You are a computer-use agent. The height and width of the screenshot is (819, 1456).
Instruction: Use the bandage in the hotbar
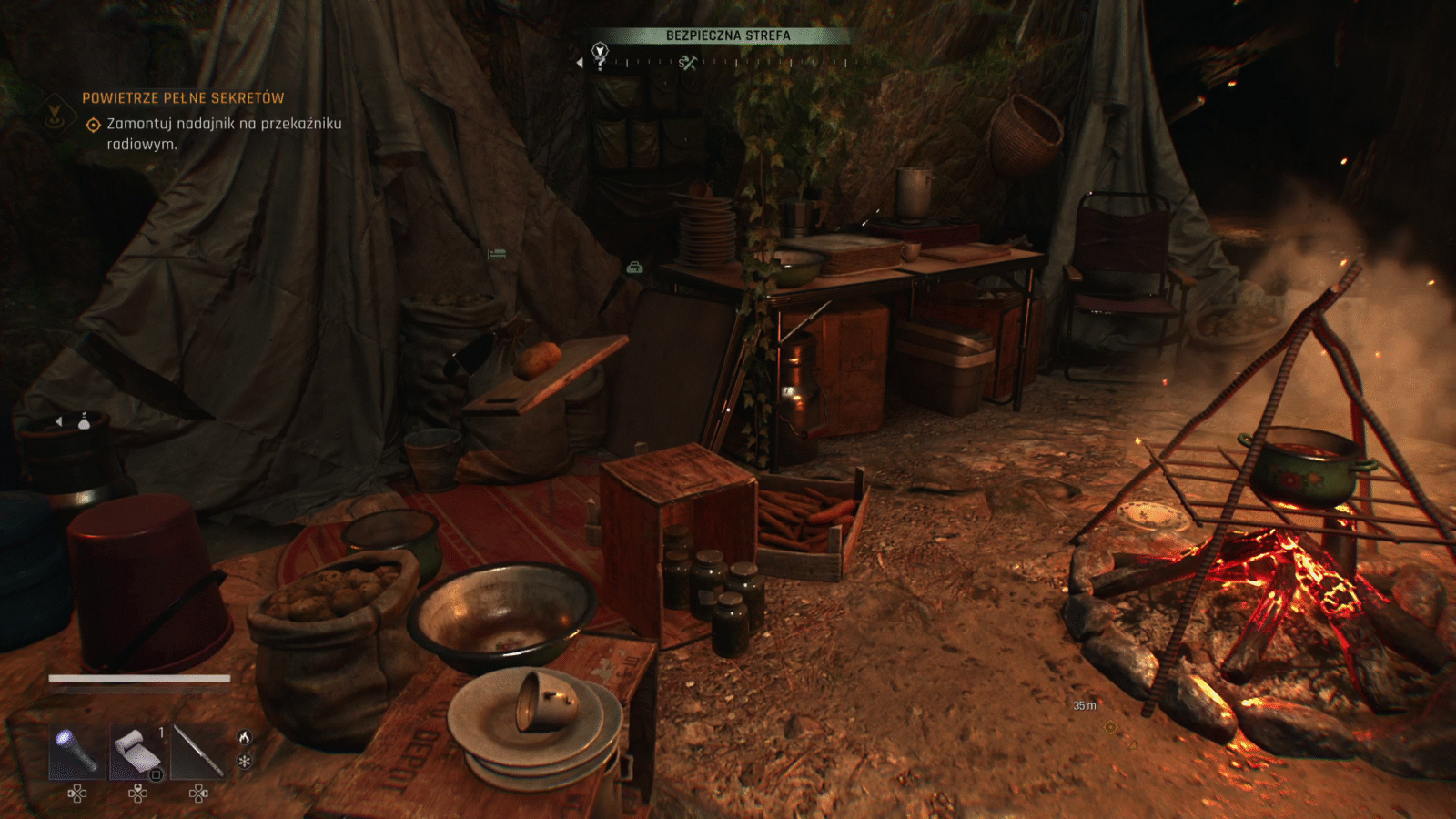click(137, 752)
